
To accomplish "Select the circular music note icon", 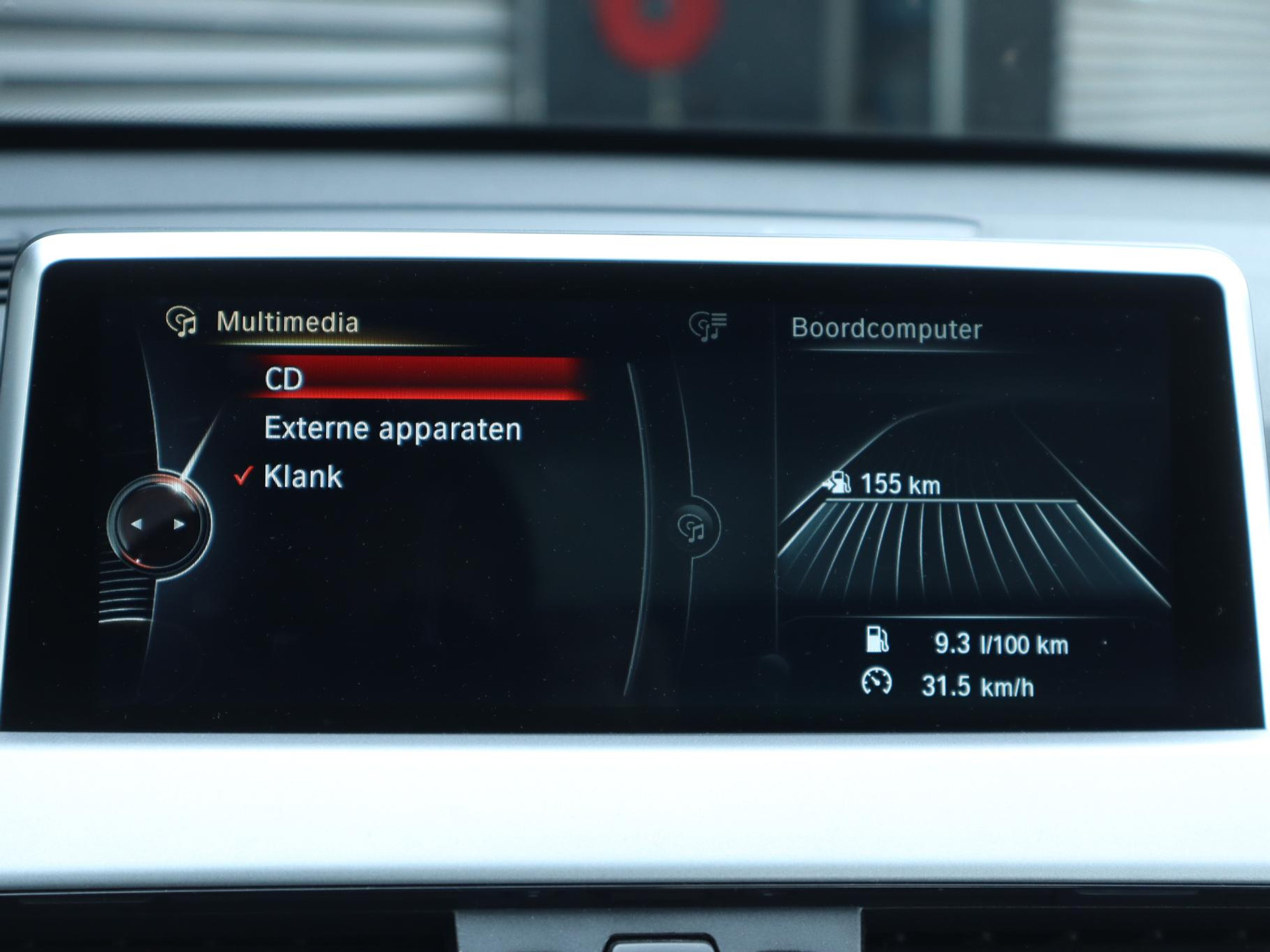I will (x=693, y=528).
